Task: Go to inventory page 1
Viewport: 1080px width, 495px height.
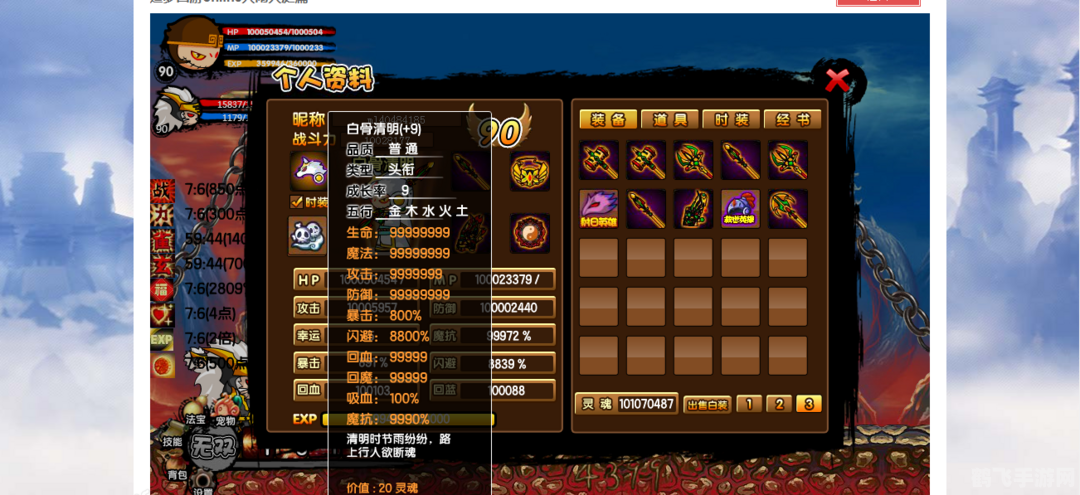Action: 748,404
